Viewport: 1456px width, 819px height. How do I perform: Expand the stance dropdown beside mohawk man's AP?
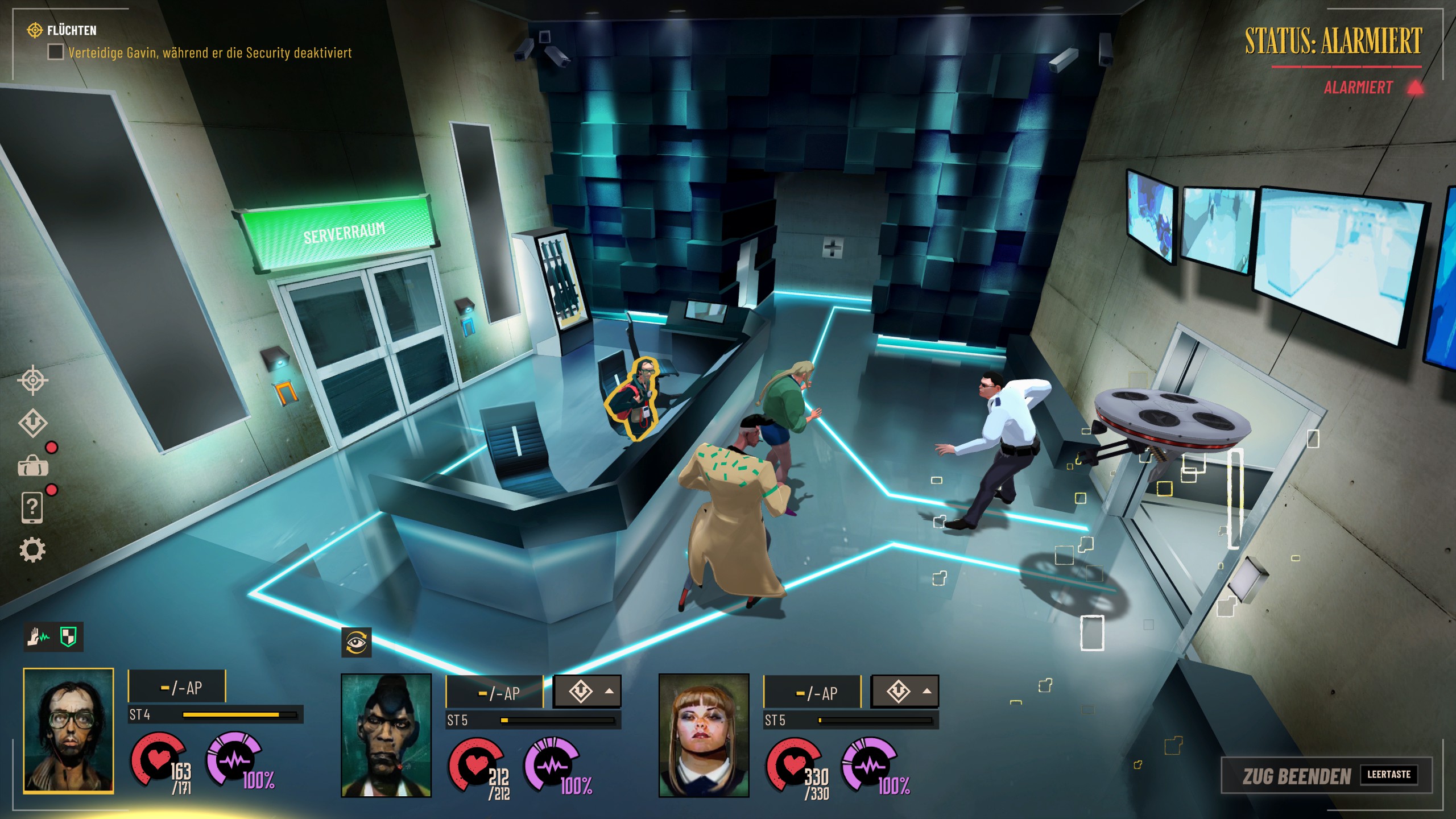tap(588, 692)
